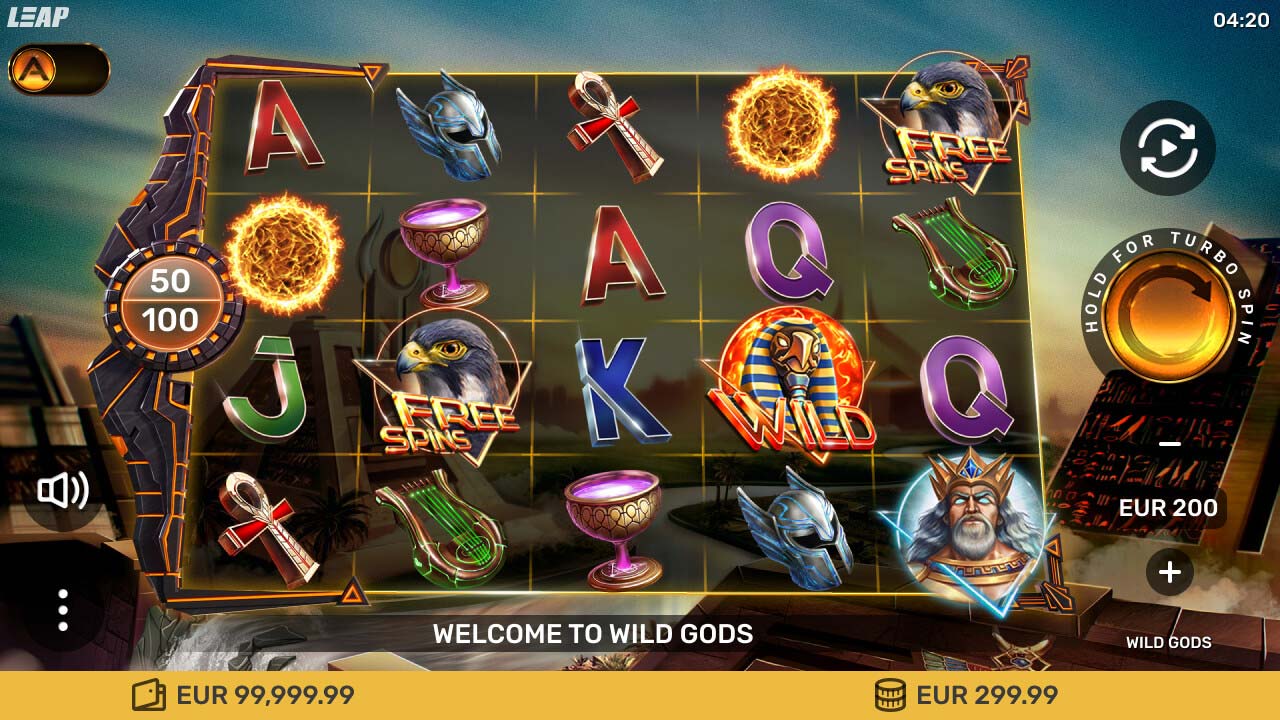Increase the bet with the plus control
Screen dimensions: 1280x720
[x=1167, y=573]
